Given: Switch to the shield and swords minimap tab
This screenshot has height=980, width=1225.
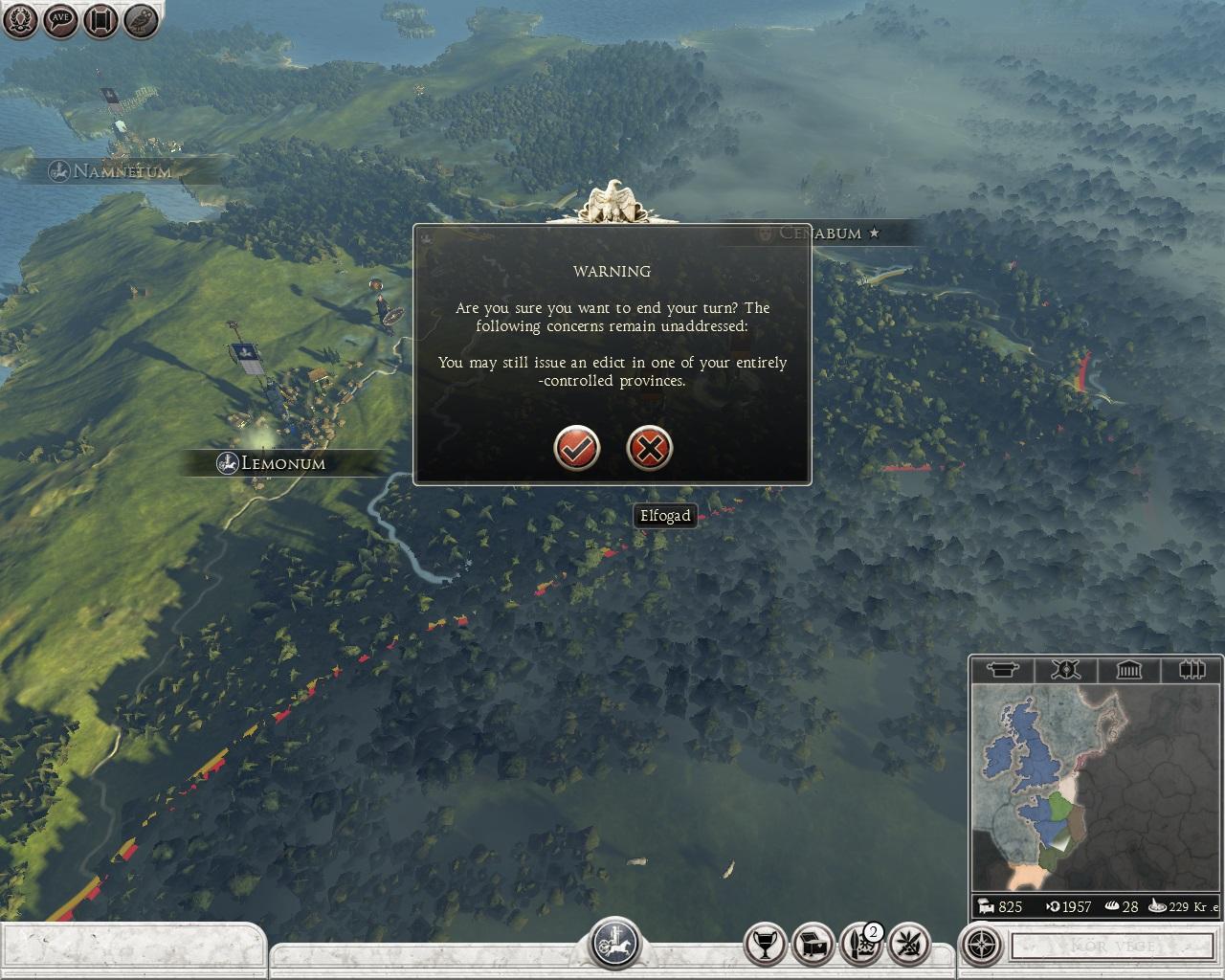Looking at the screenshot, I should click(x=1065, y=670).
